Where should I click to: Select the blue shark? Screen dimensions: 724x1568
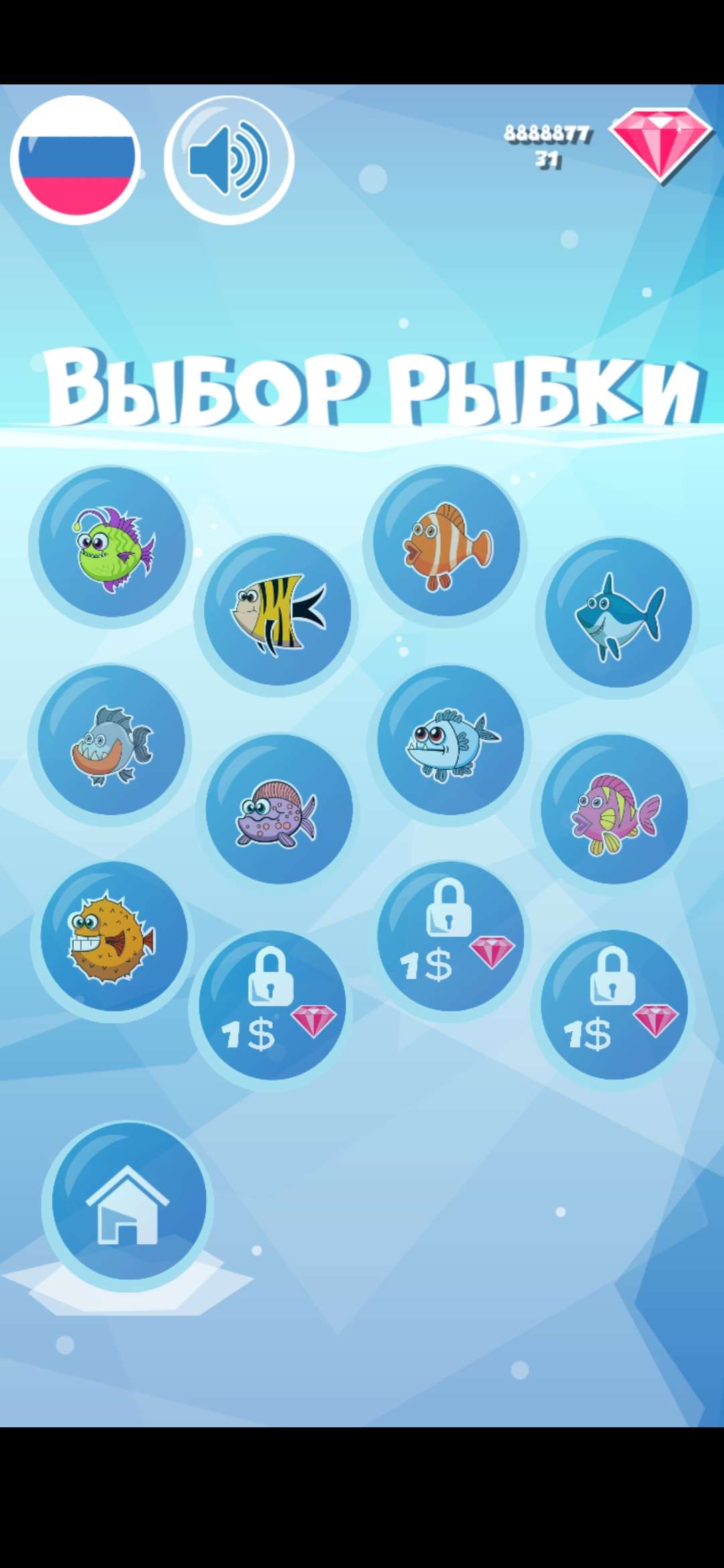coord(617,615)
